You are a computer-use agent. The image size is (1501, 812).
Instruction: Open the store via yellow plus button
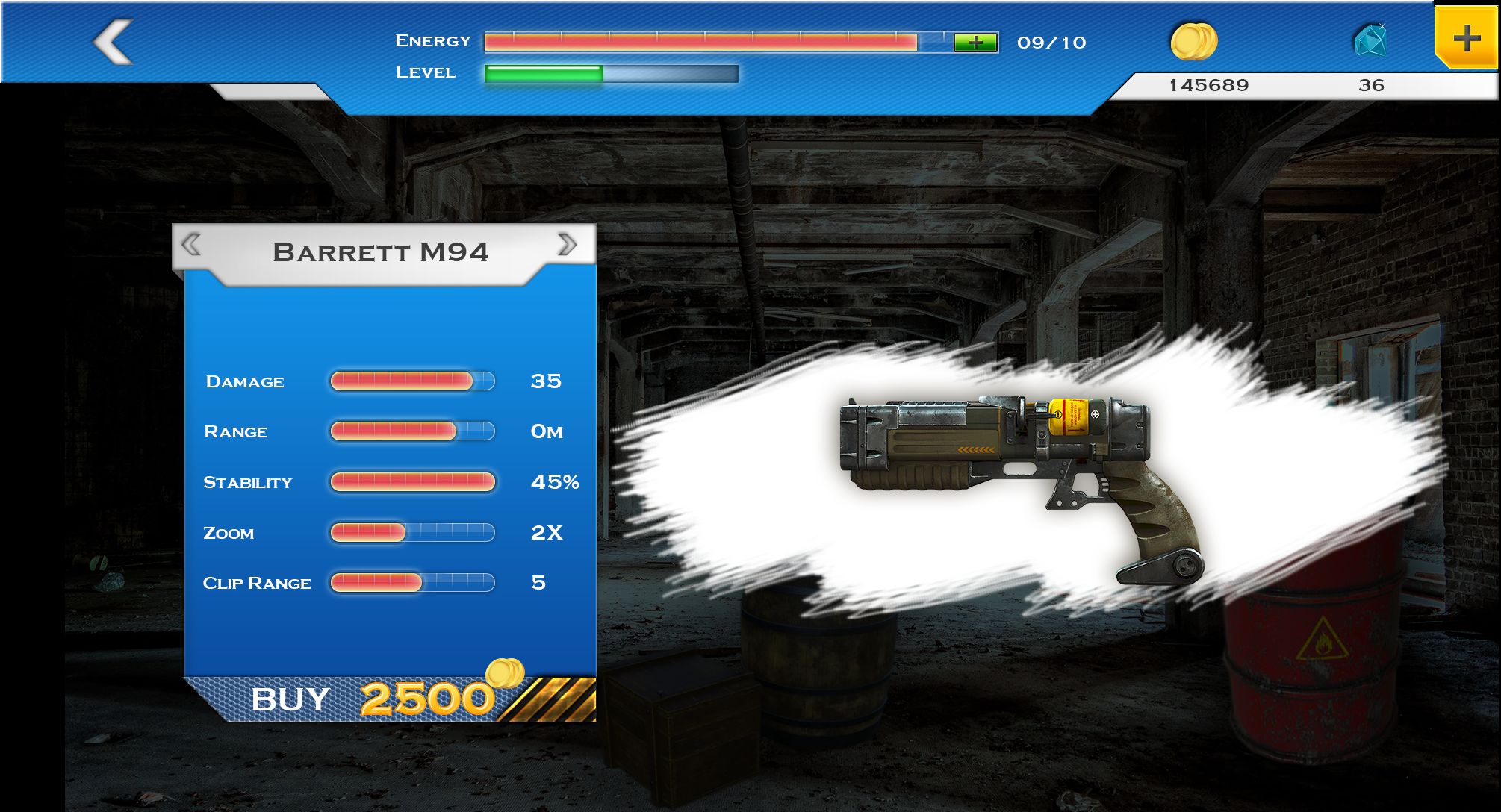[1466, 38]
